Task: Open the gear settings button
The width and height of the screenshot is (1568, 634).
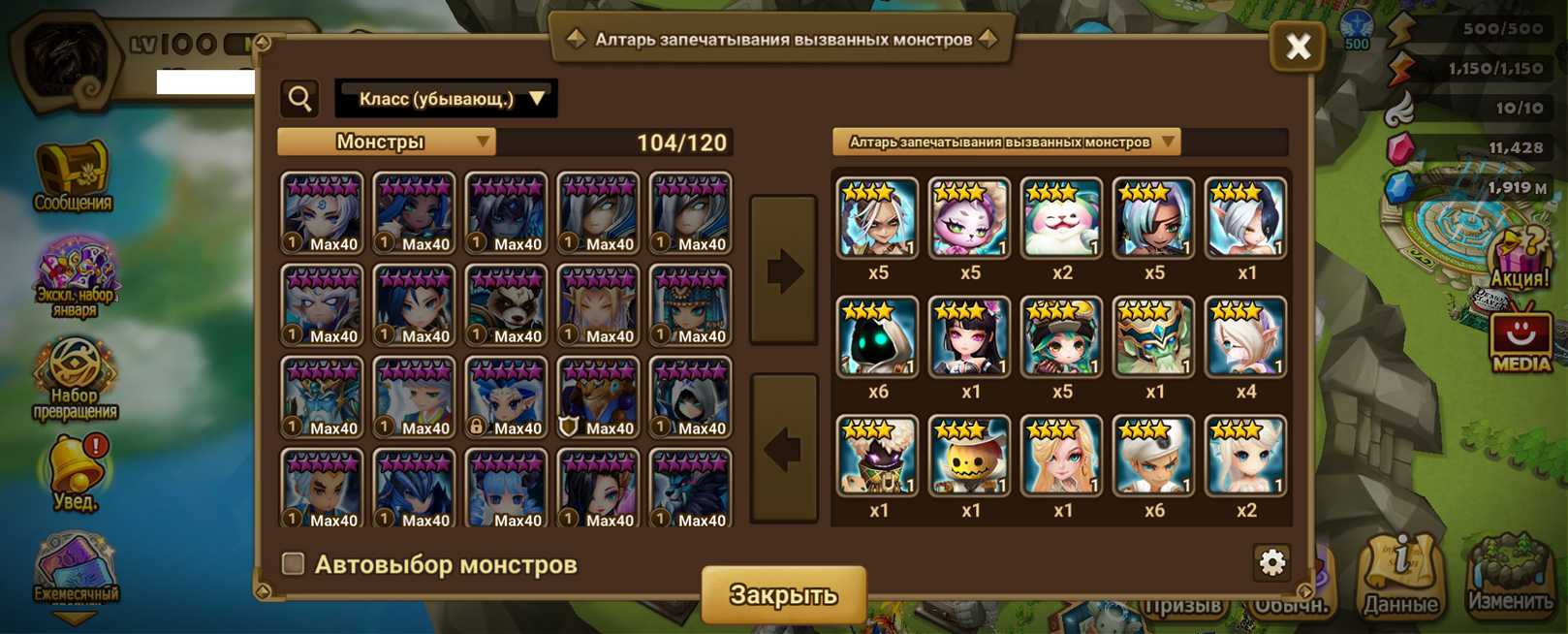Action: click(1271, 562)
